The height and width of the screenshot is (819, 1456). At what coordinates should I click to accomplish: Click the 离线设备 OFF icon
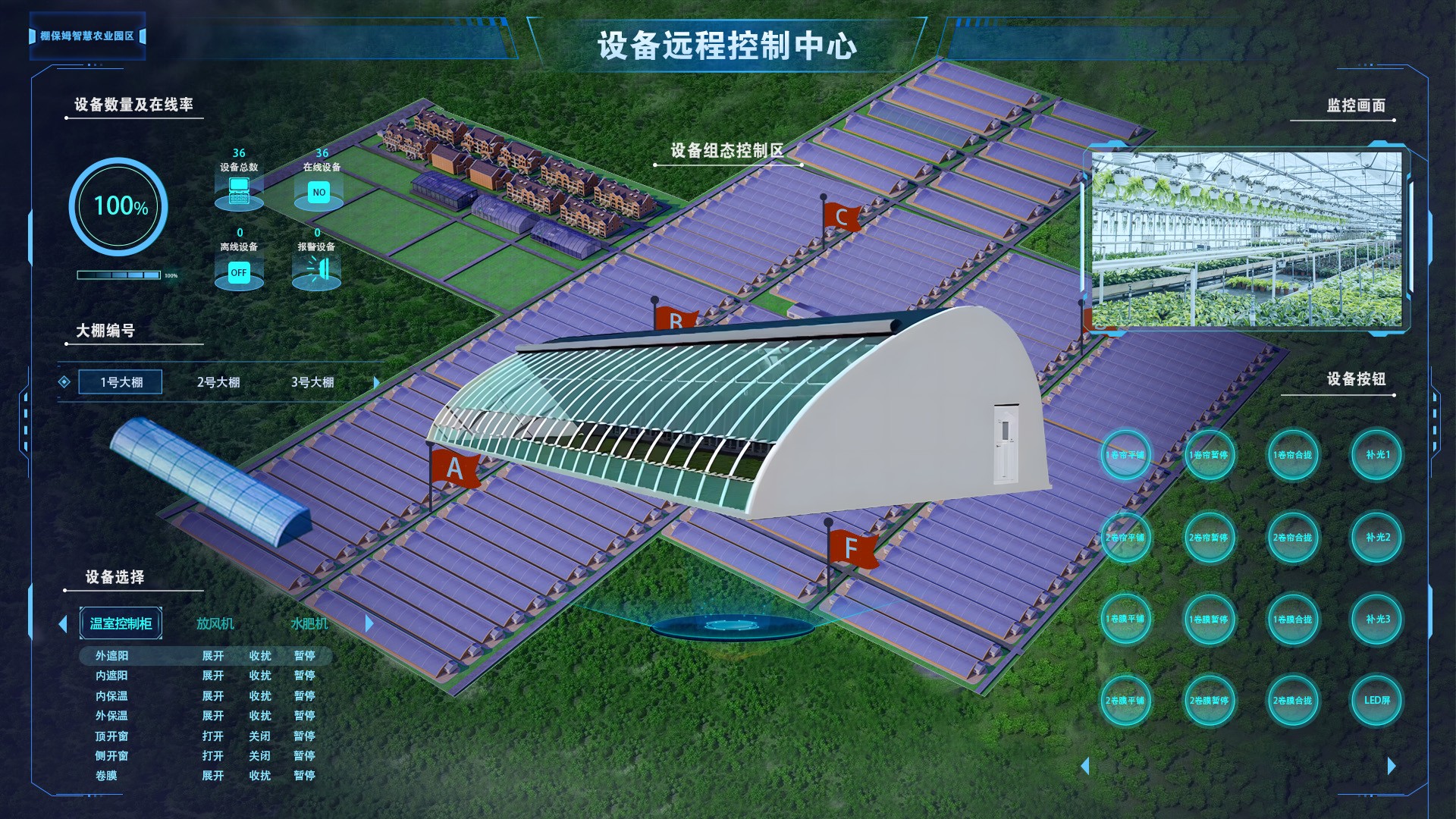(x=239, y=273)
